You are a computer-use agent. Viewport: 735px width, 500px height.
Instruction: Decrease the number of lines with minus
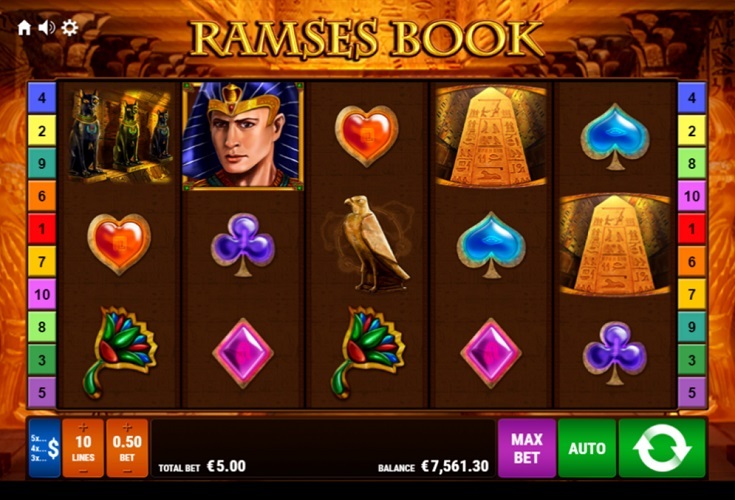coord(82,470)
